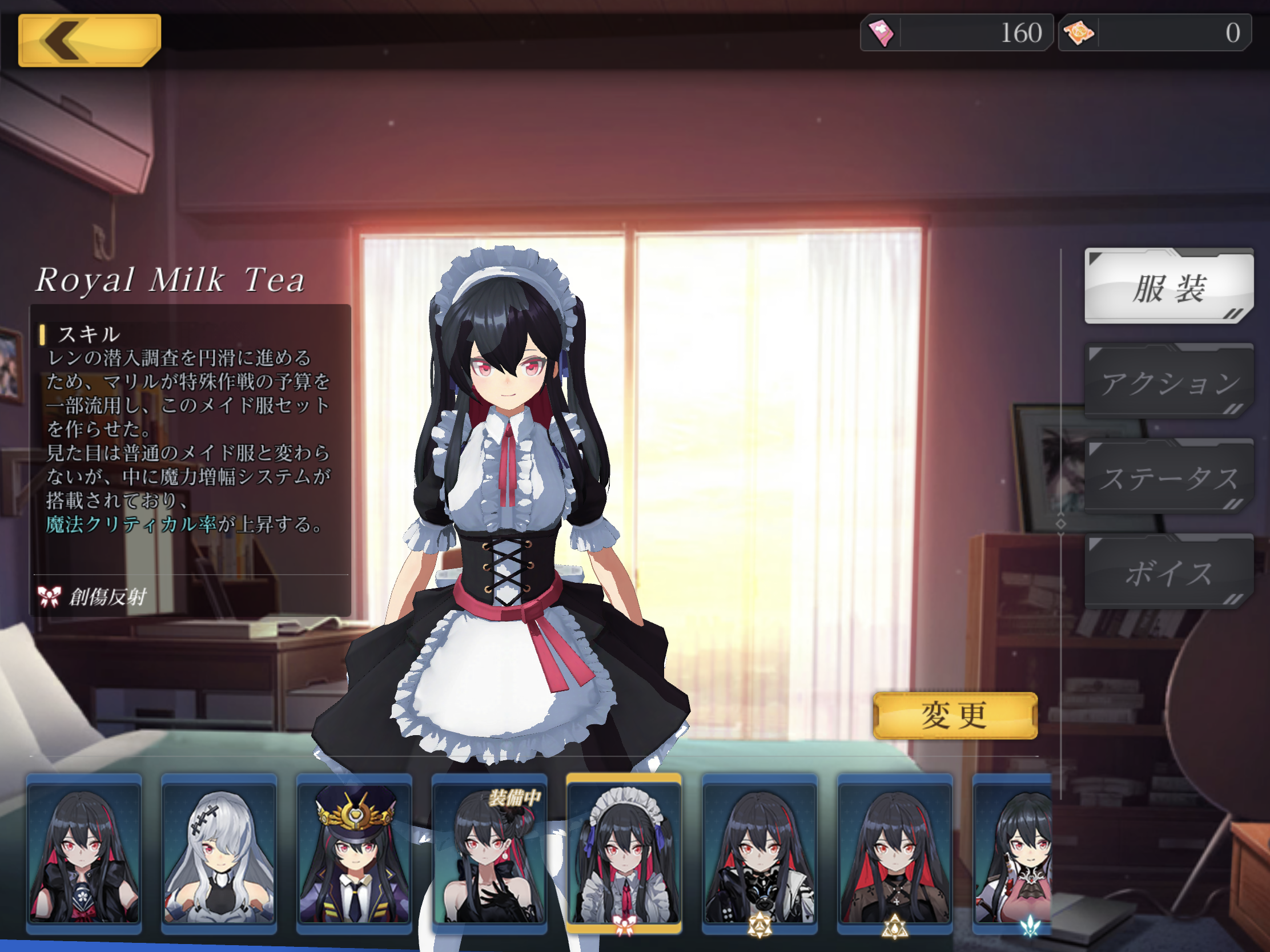Click the orange scroll currency icon

tap(1079, 33)
